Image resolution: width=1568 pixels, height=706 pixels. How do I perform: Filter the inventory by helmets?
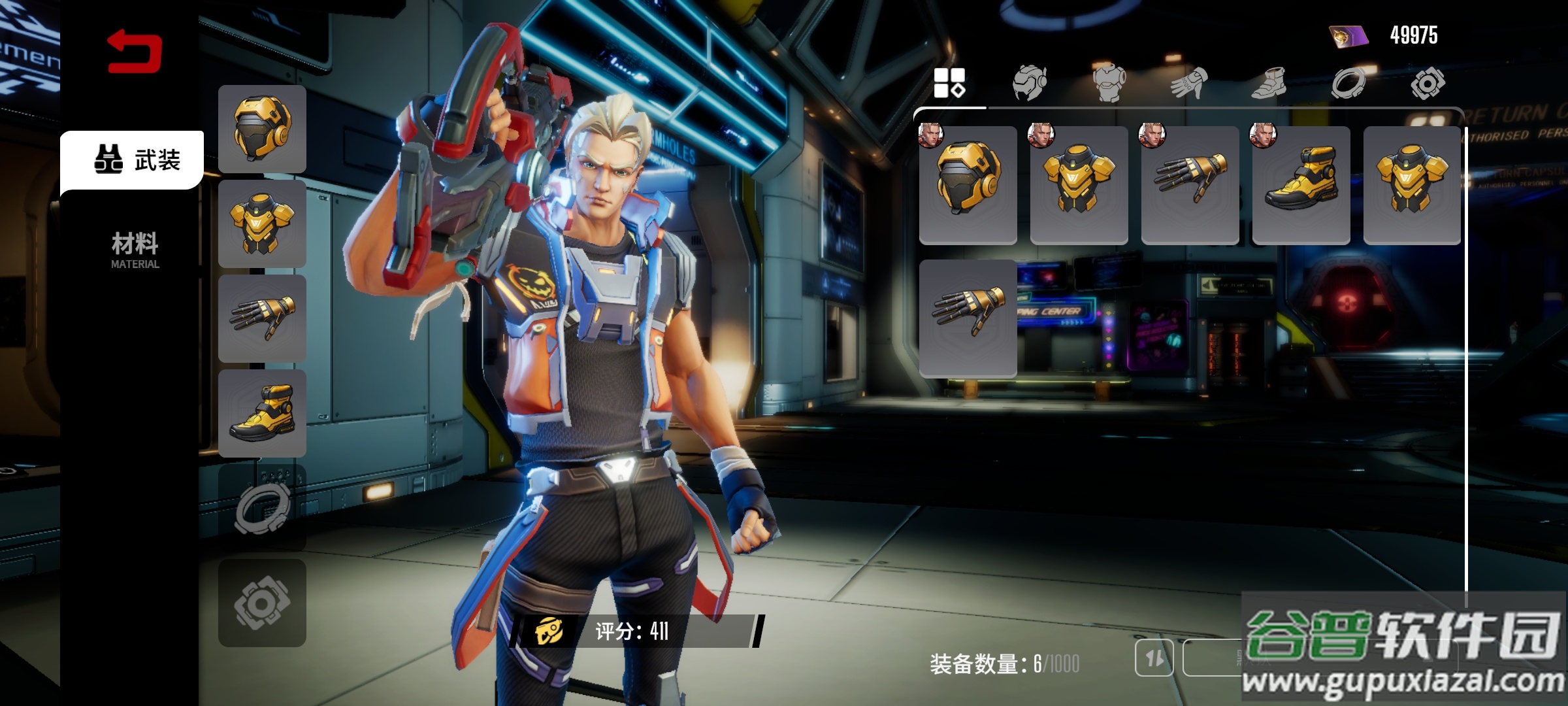coord(1029,83)
